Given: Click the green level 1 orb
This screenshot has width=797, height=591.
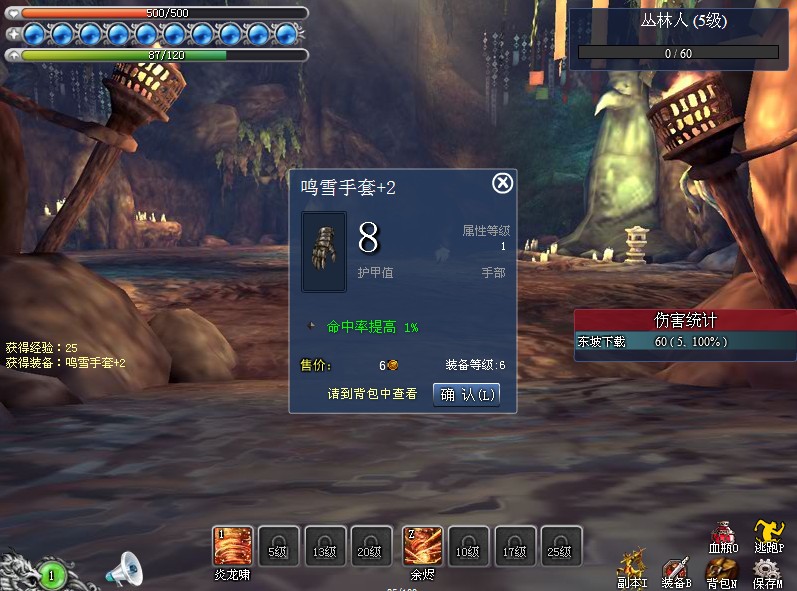Looking at the screenshot, I should click(x=53, y=575).
